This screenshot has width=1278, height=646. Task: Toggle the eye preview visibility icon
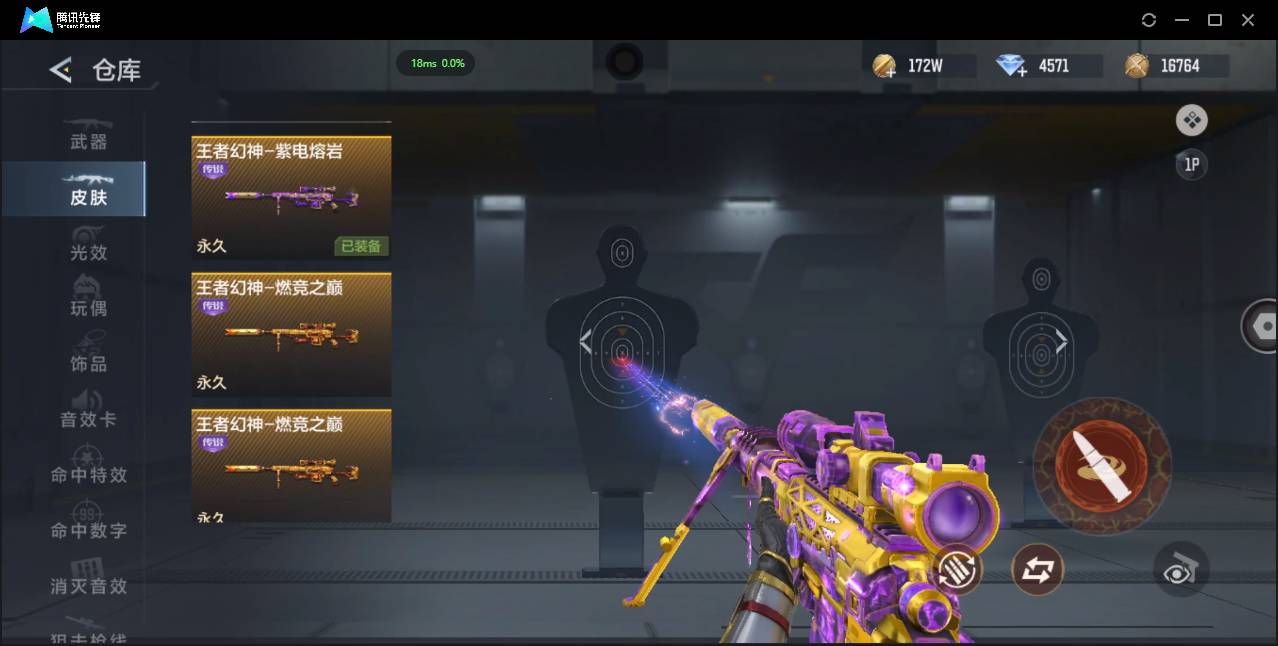pyautogui.click(x=1181, y=570)
